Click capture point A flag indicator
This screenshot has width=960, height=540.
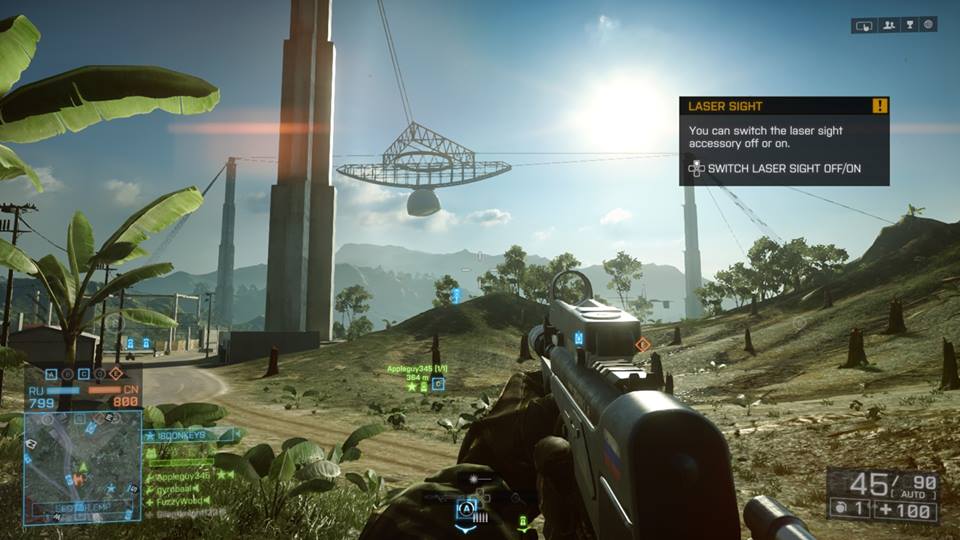click(51, 374)
